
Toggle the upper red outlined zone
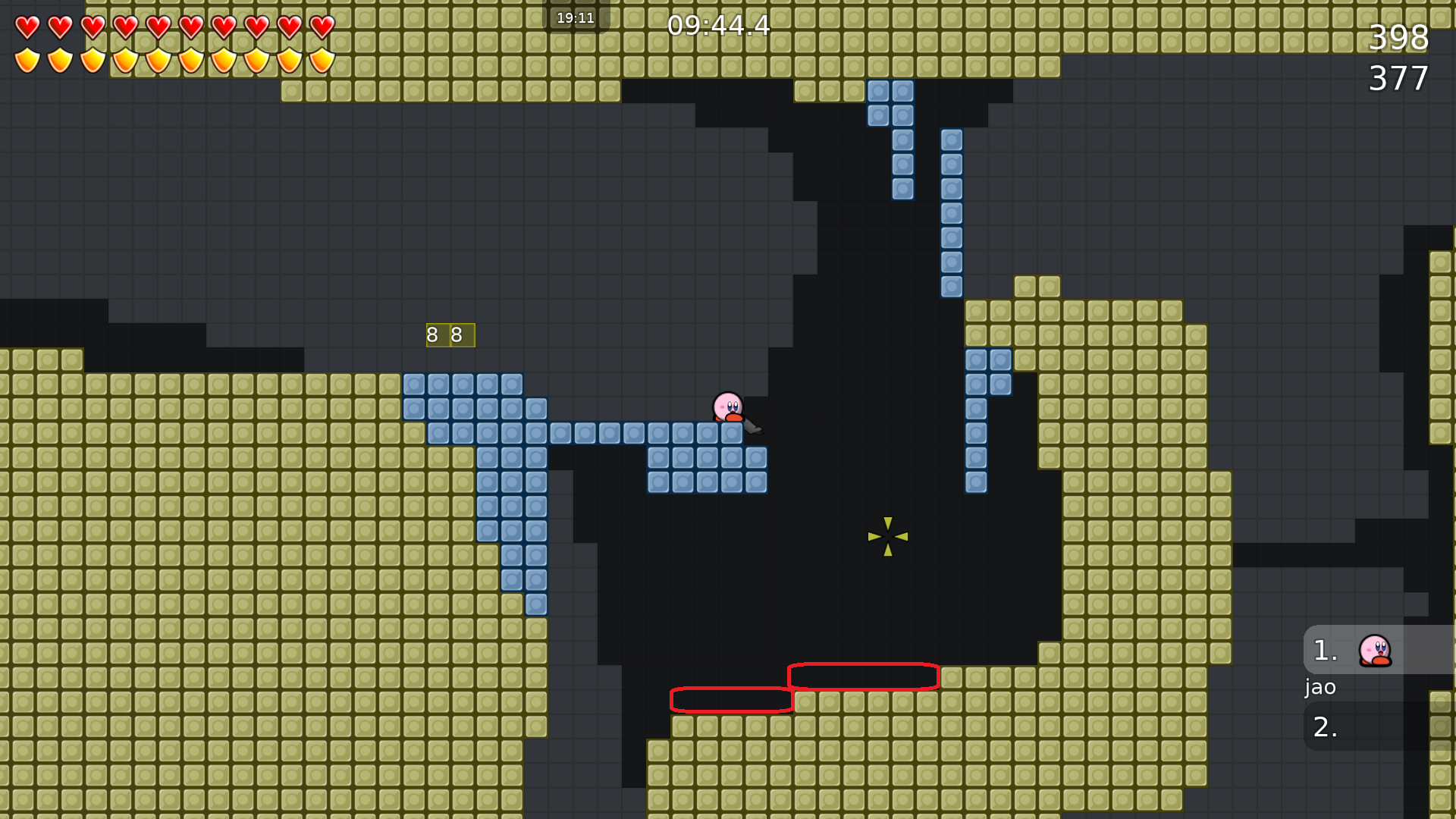coord(863,675)
